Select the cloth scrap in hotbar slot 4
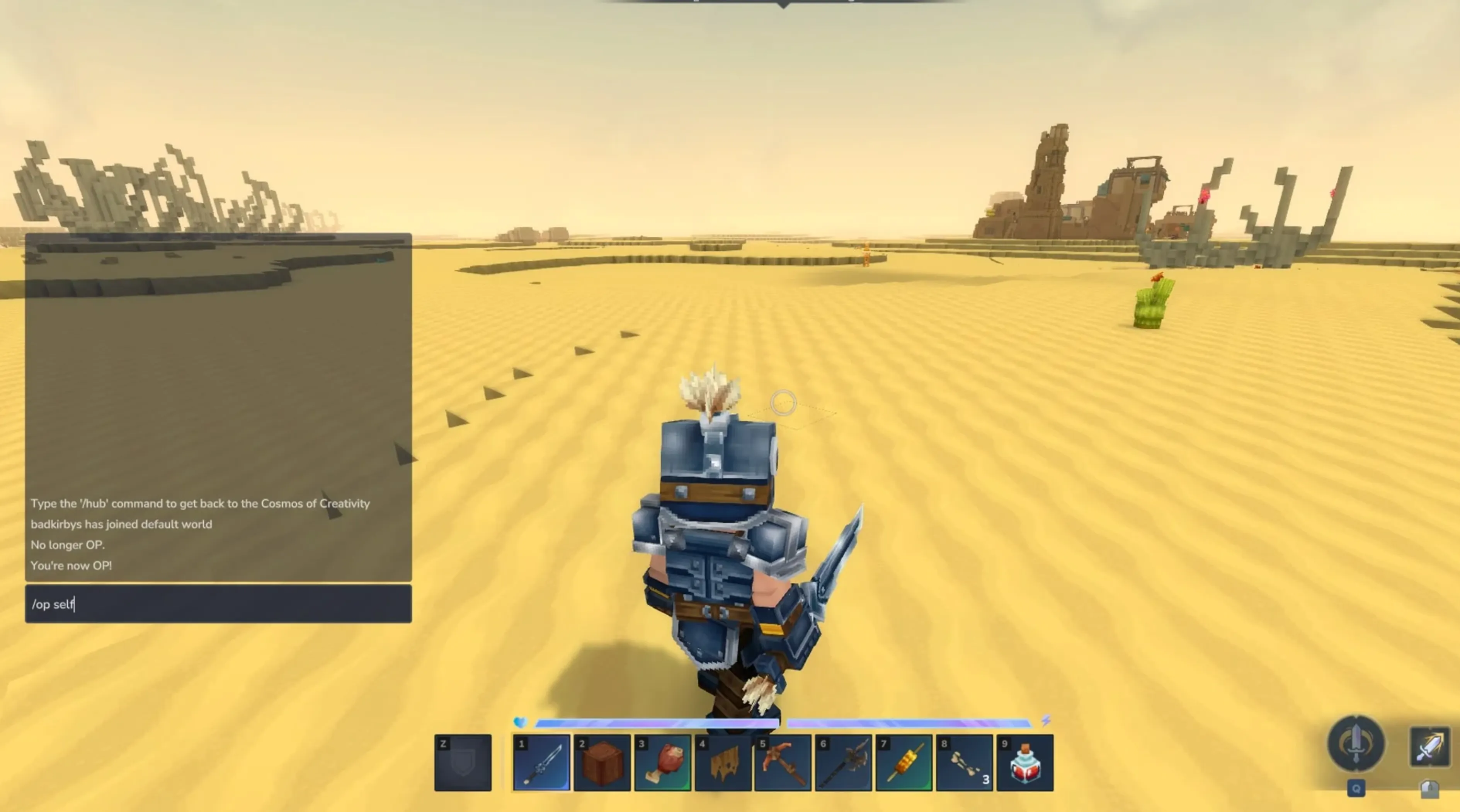This screenshot has height=812, width=1460. pos(724,762)
